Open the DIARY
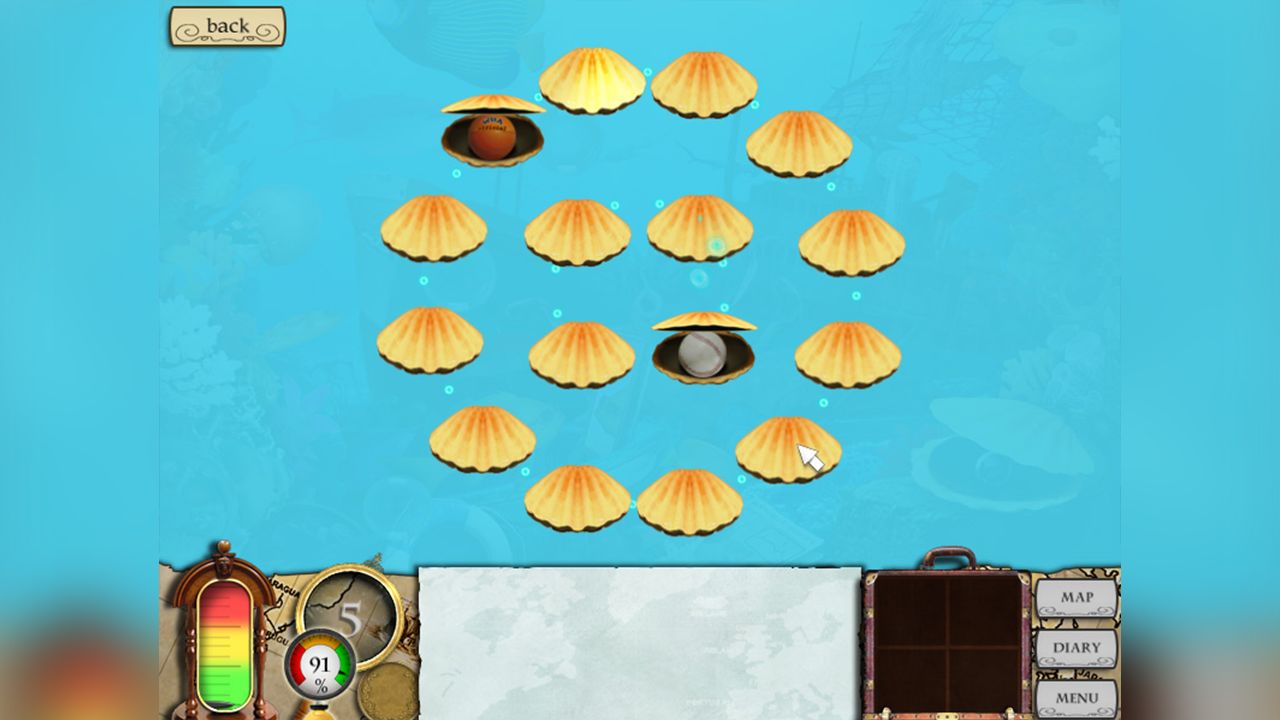This screenshot has width=1280, height=720. (1077, 648)
